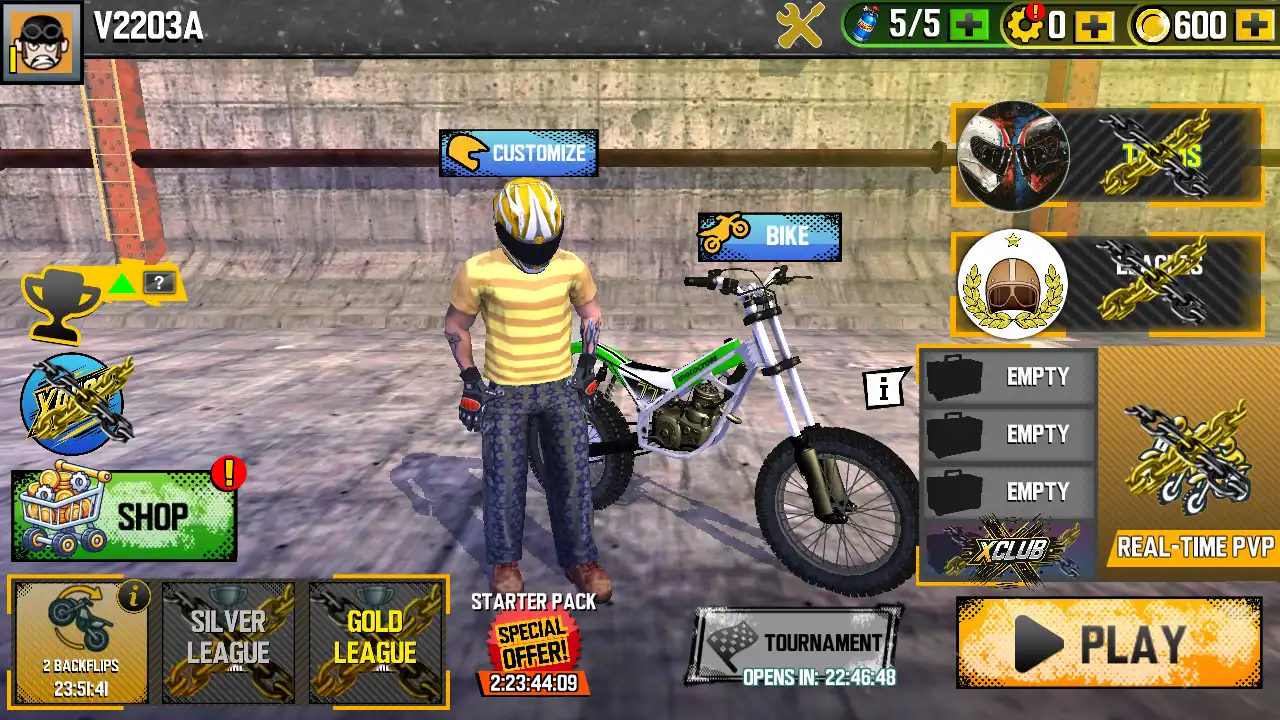The height and width of the screenshot is (720, 1280).
Task: Open the Customize rider menu
Action: [x=519, y=153]
